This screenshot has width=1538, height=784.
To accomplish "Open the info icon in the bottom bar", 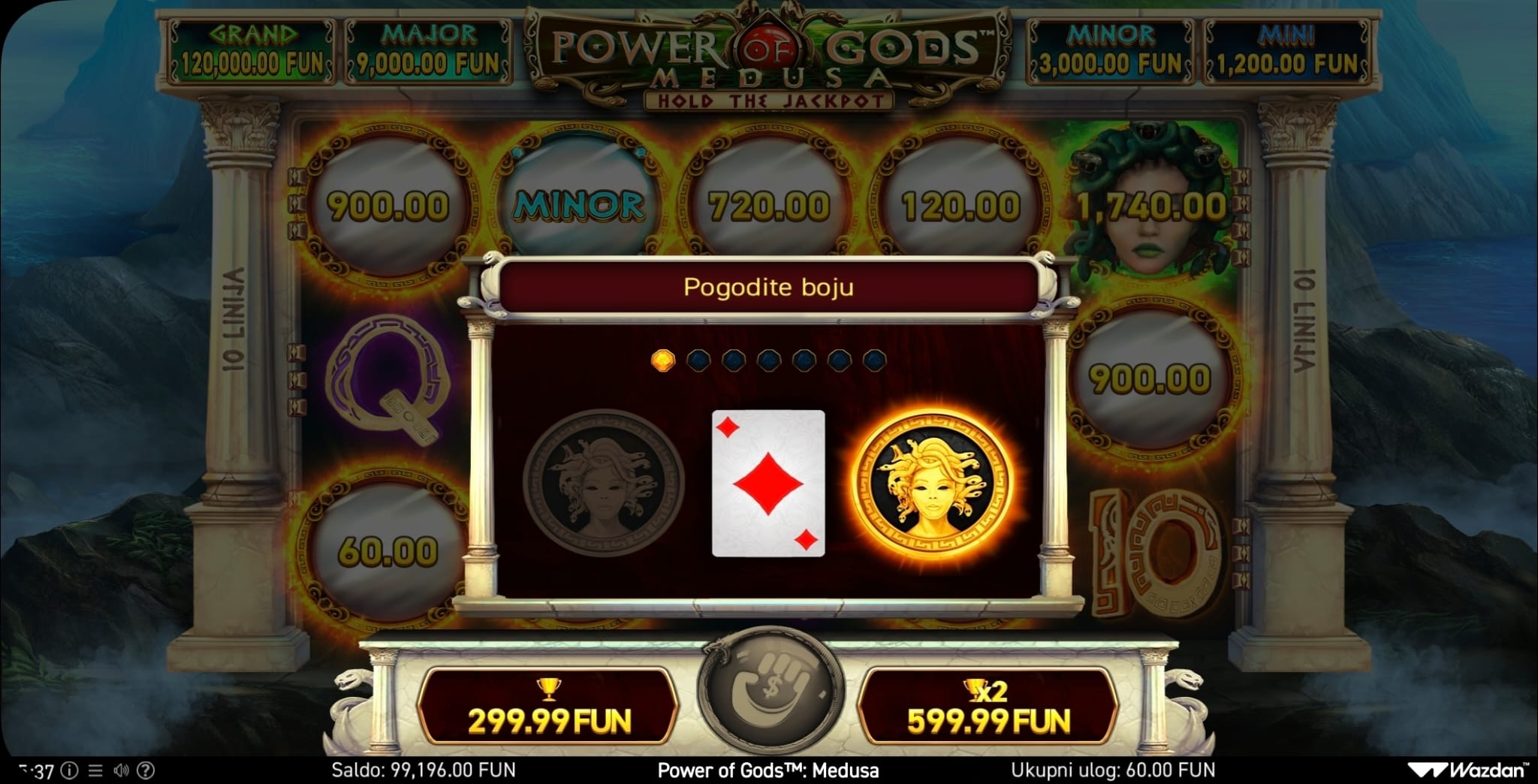I will click(x=69, y=770).
